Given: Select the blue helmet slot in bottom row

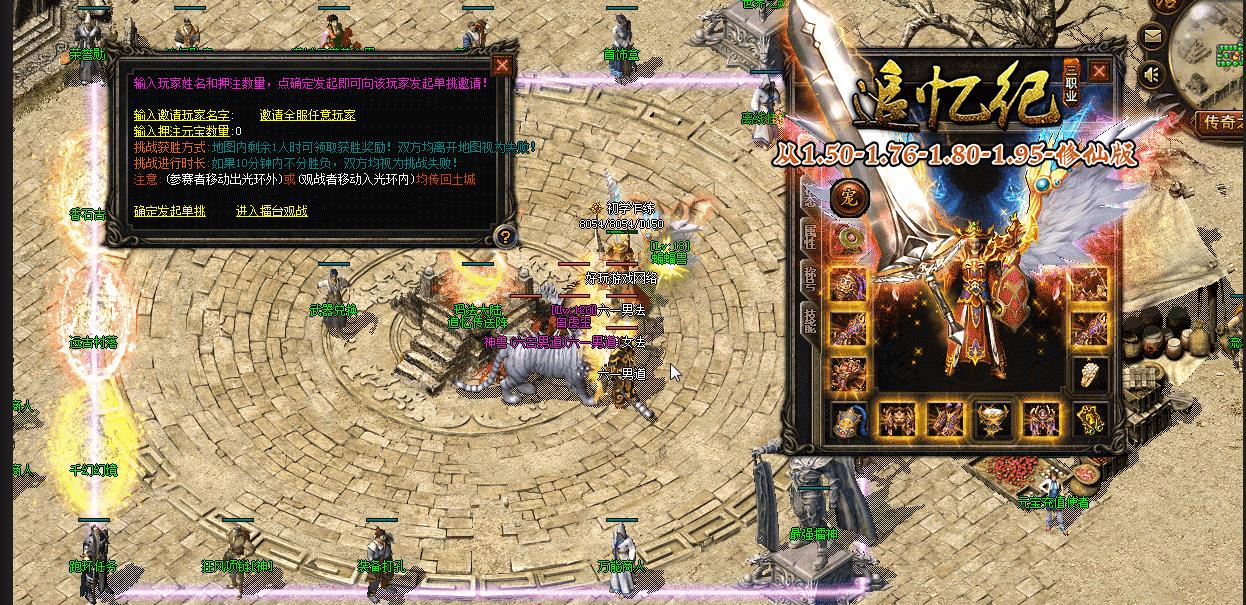Looking at the screenshot, I should point(849,419).
